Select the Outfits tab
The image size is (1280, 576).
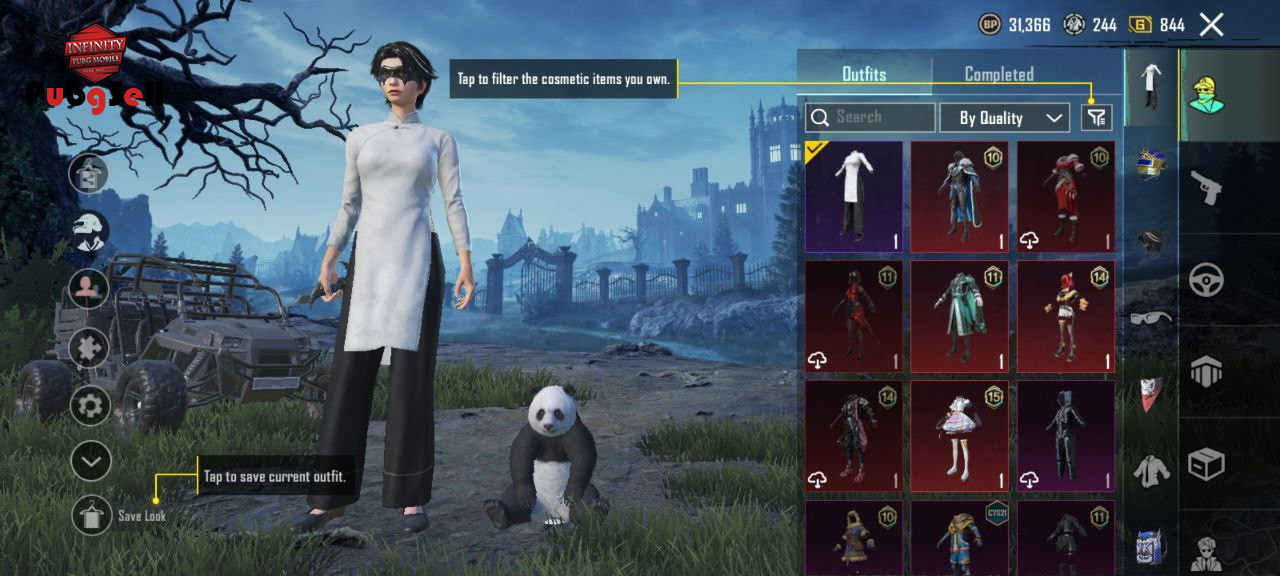[864, 74]
